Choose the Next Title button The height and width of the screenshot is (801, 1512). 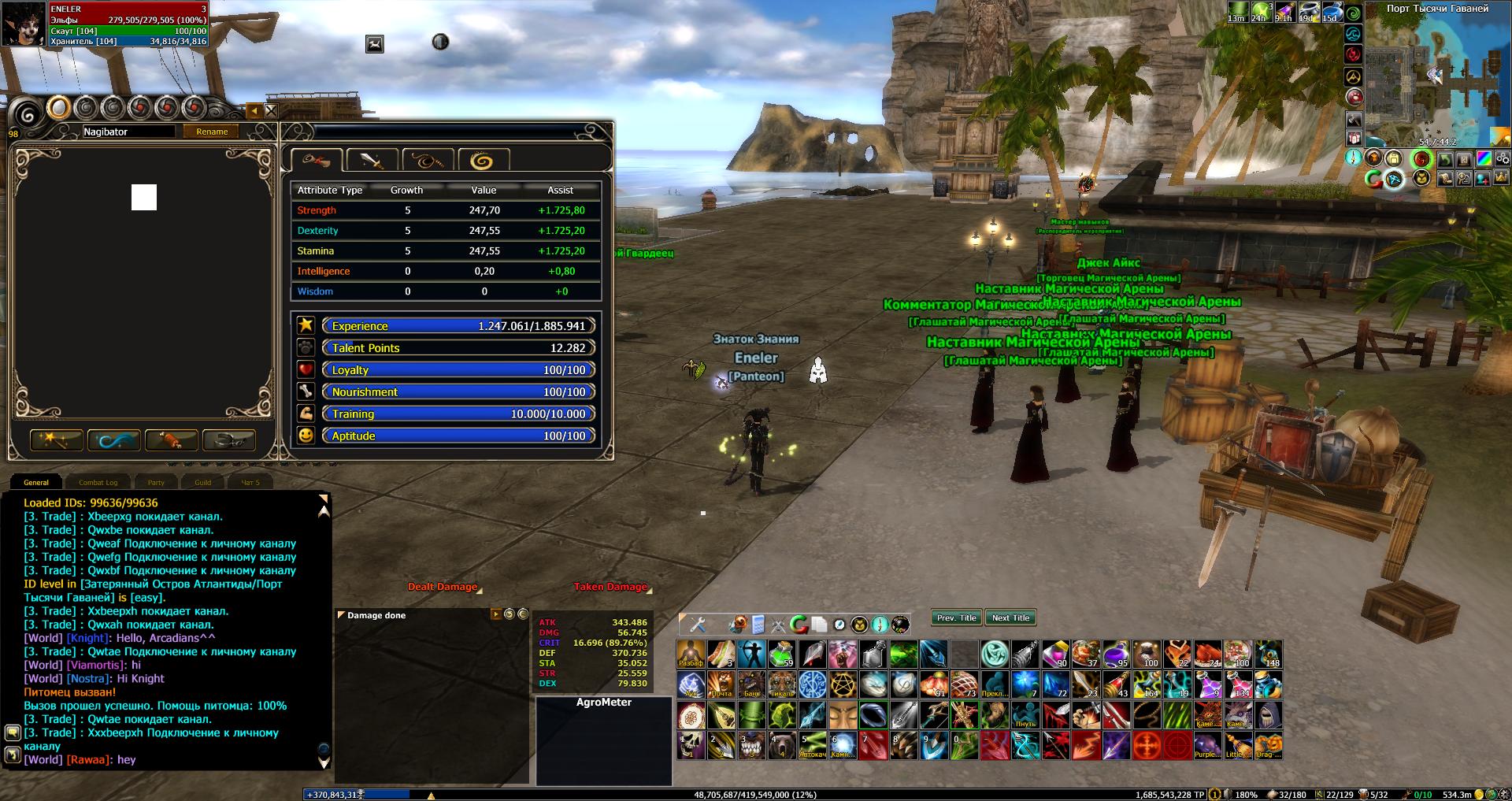[1010, 618]
